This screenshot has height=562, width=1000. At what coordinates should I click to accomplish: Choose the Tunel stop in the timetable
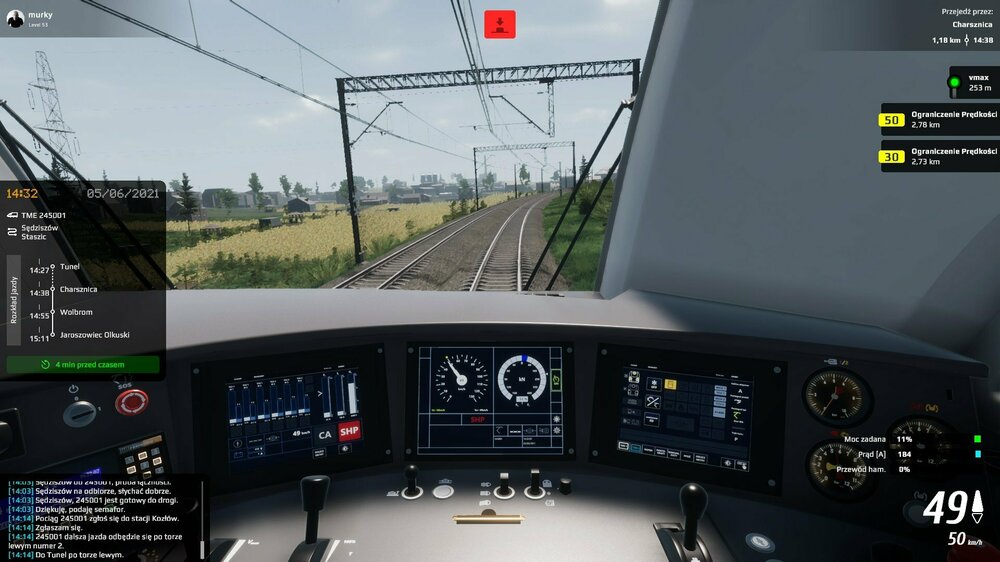coord(69,267)
